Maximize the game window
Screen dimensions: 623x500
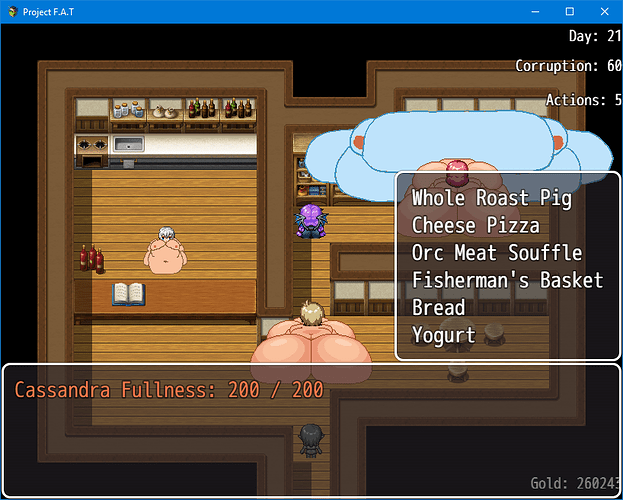click(x=569, y=11)
